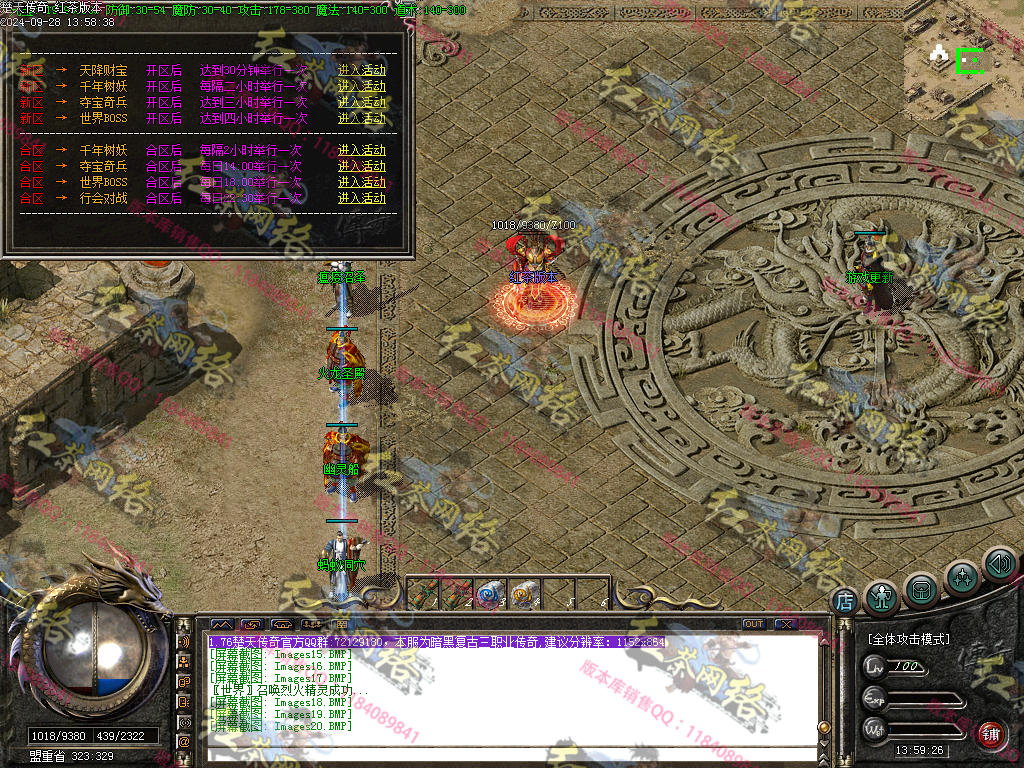Enter the new-server 世界BOSS event
Image resolution: width=1024 pixels, height=768 pixels.
click(361, 118)
